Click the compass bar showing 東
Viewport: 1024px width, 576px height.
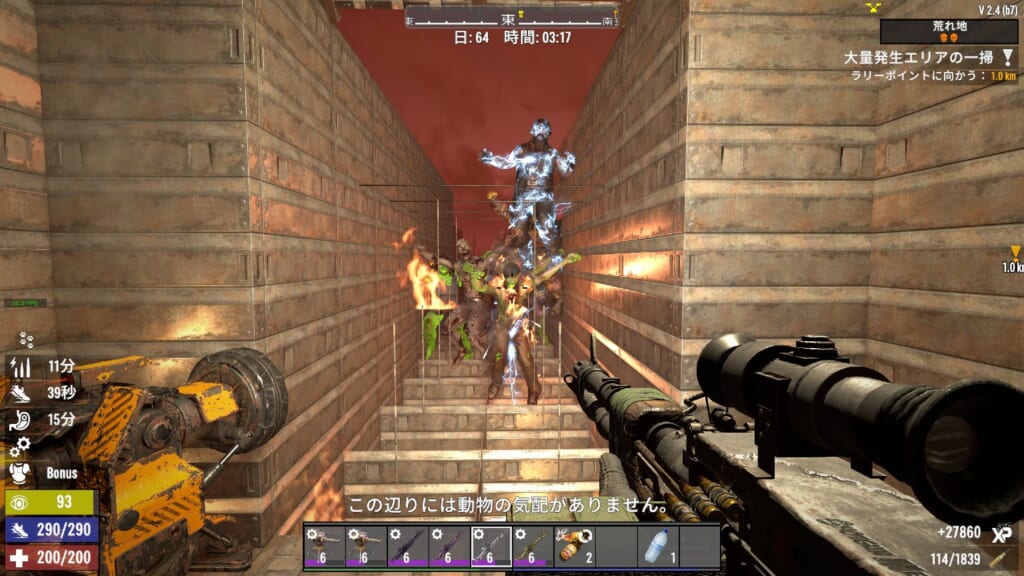[512, 18]
